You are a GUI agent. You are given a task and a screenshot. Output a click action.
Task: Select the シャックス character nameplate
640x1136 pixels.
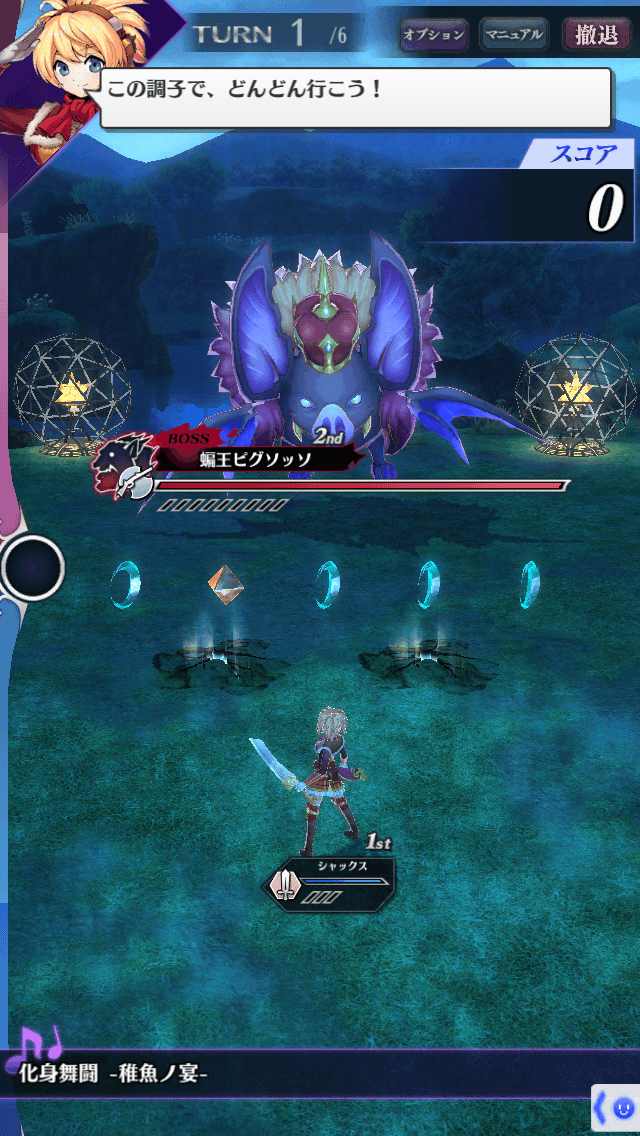(333, 880)
